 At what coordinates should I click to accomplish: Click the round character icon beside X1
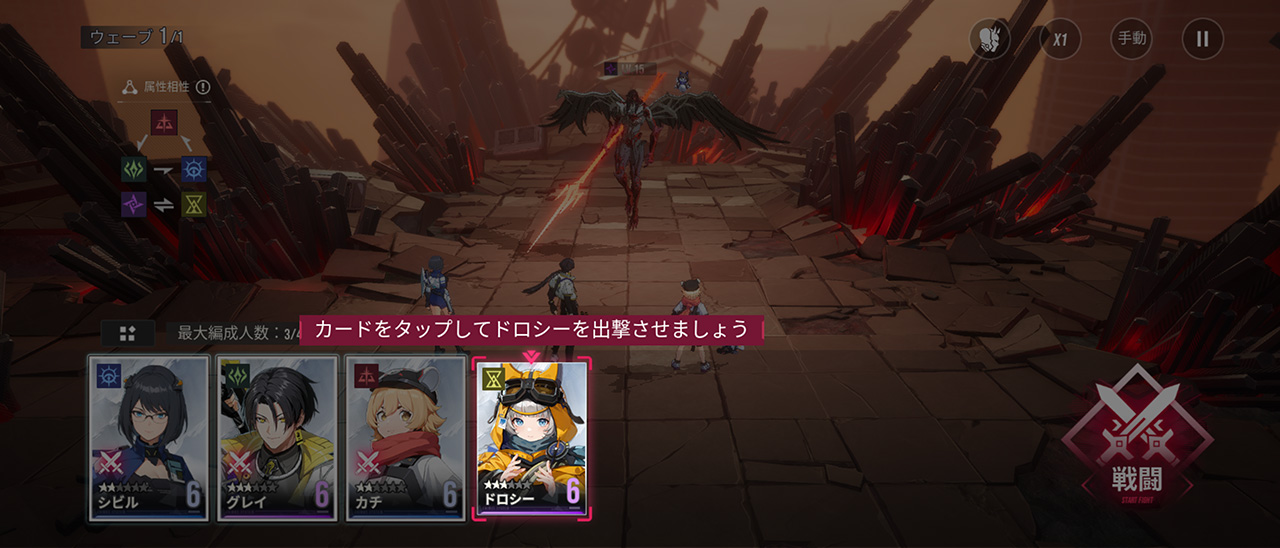989,39
